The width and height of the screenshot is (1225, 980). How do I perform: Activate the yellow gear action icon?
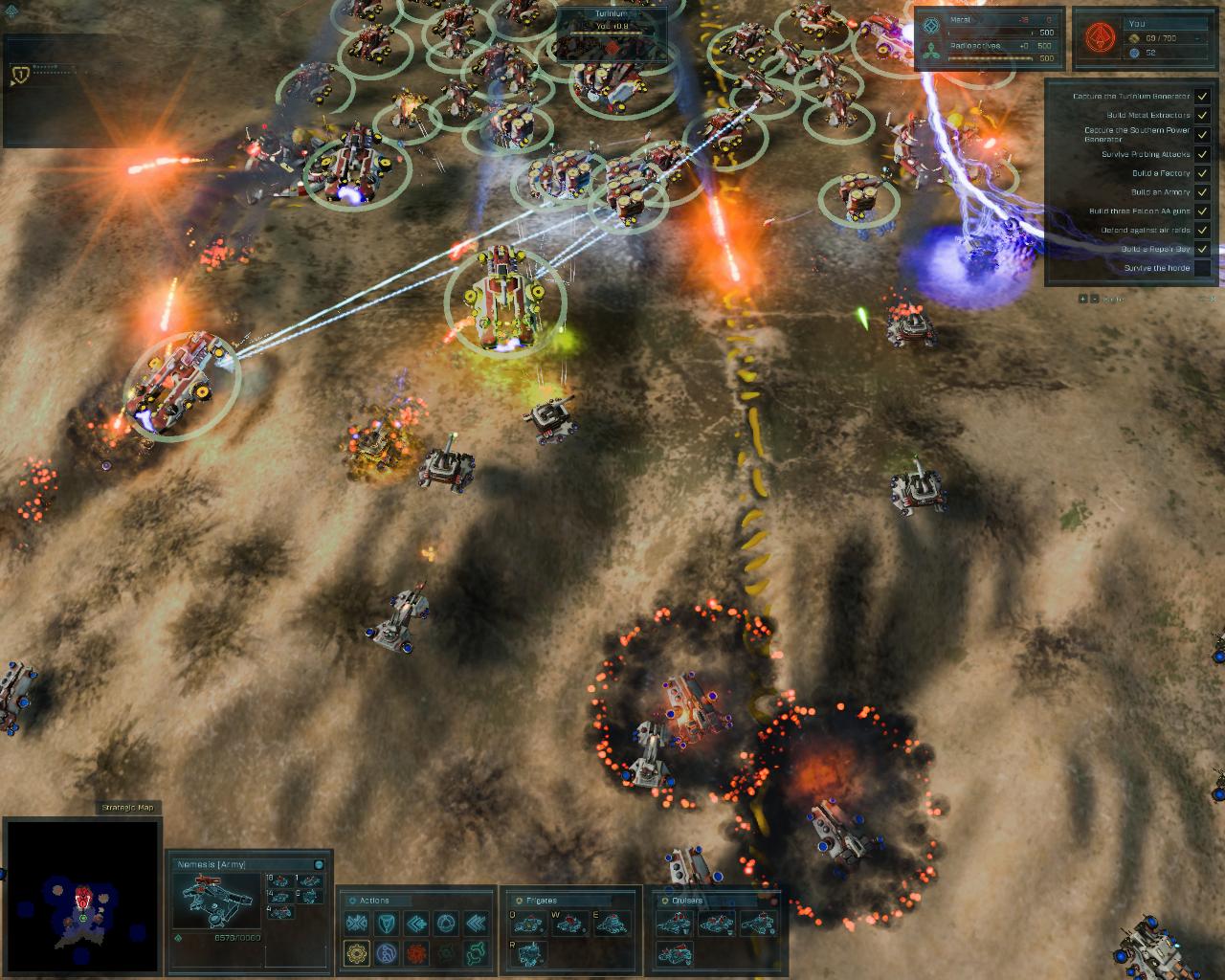click(x=356, y=953)
